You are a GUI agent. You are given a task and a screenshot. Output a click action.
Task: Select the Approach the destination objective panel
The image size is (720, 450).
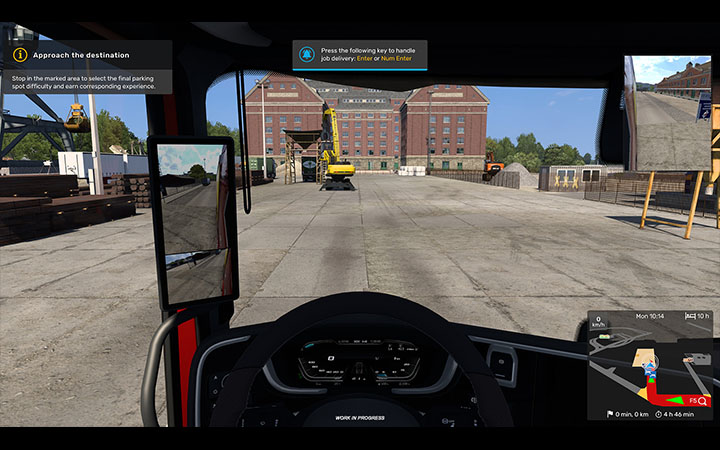click(87, 67)
